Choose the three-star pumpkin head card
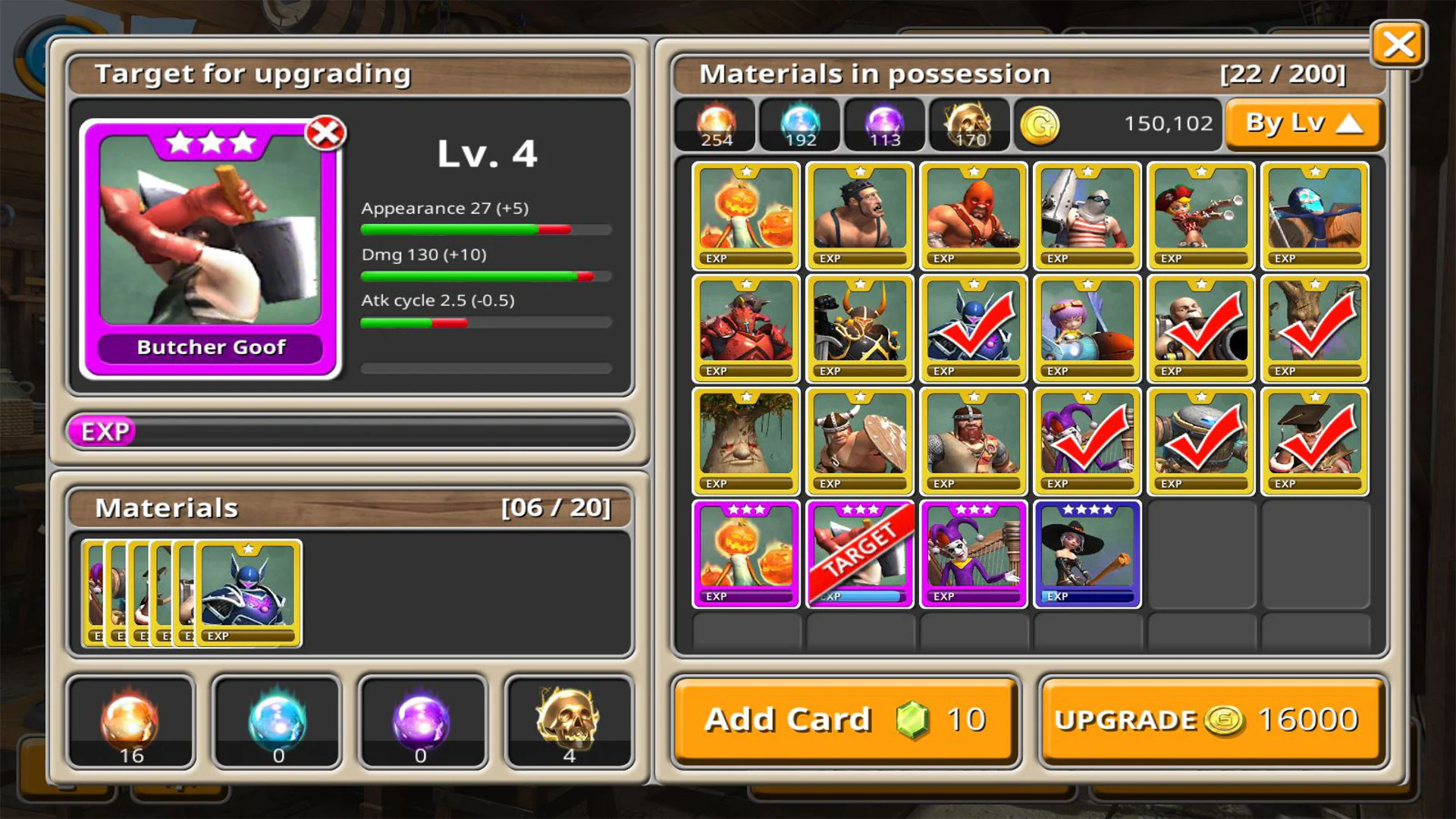Viewport: 1456px width, 819px height. click(745, 554)
